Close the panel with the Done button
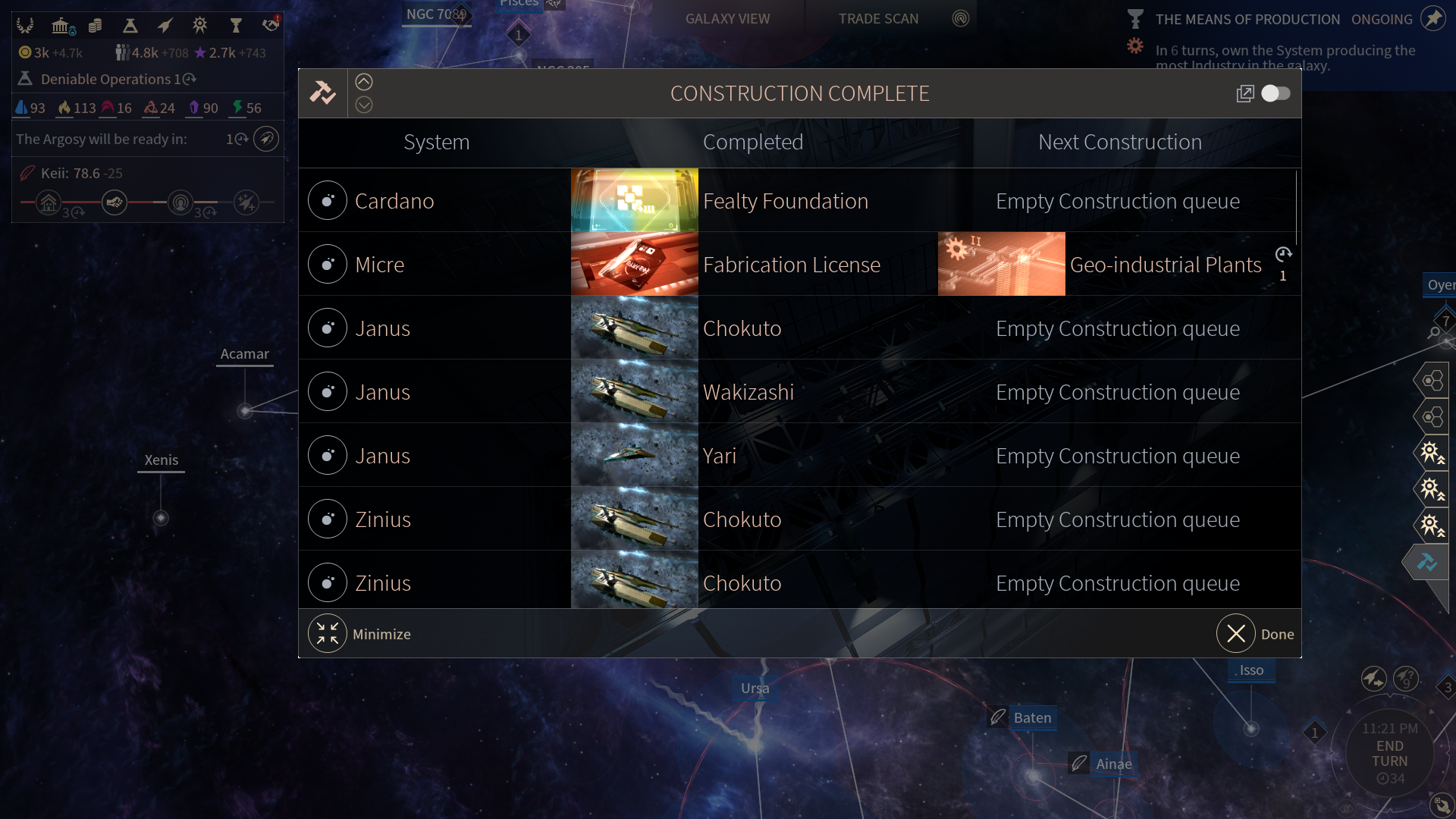Image resolution: width=1456 pixels, height=819 pixels. 1236,634
